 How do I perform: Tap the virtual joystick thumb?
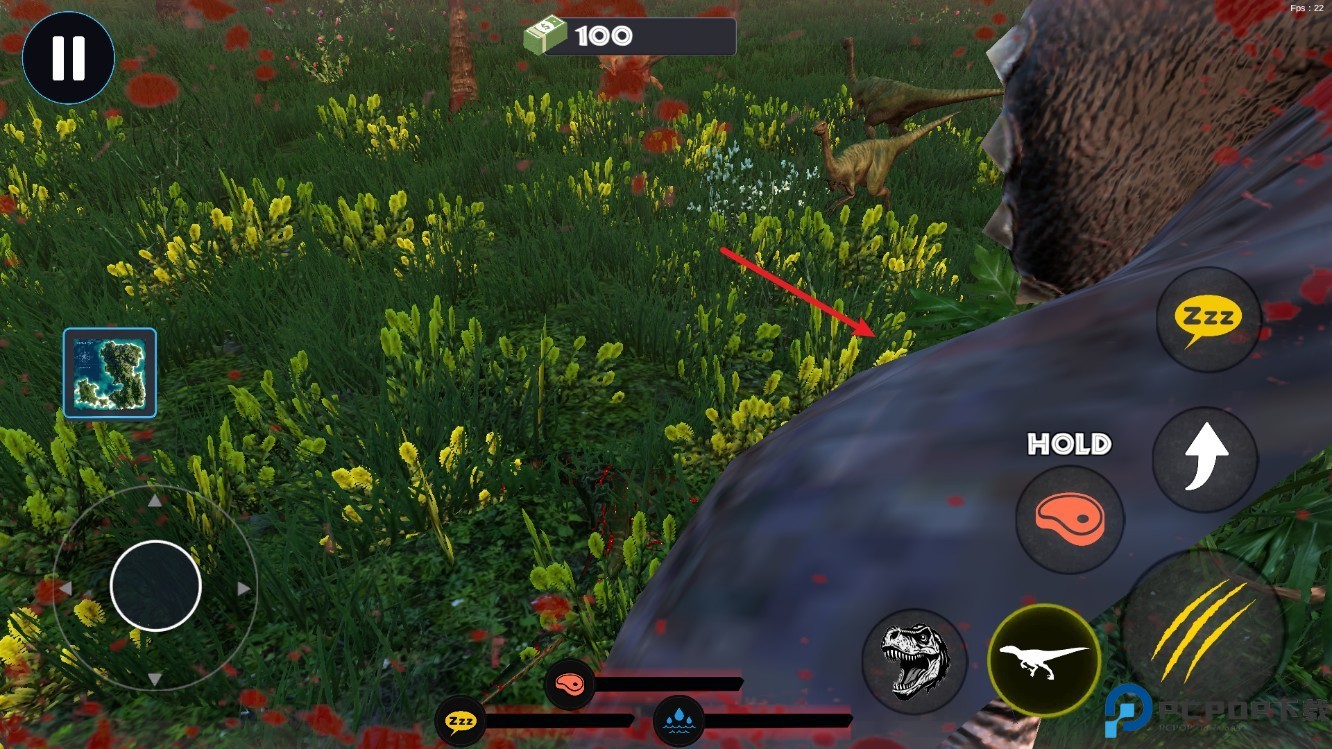coord(156,586)
